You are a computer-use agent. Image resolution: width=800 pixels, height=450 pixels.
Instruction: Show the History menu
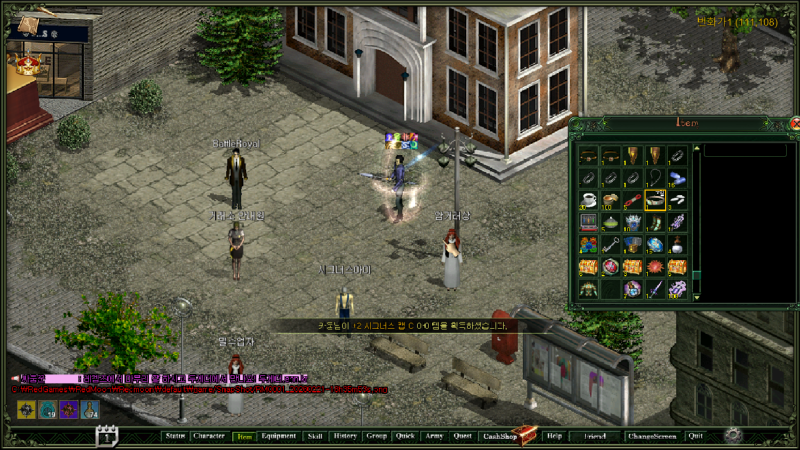click(x=345, y=436)
